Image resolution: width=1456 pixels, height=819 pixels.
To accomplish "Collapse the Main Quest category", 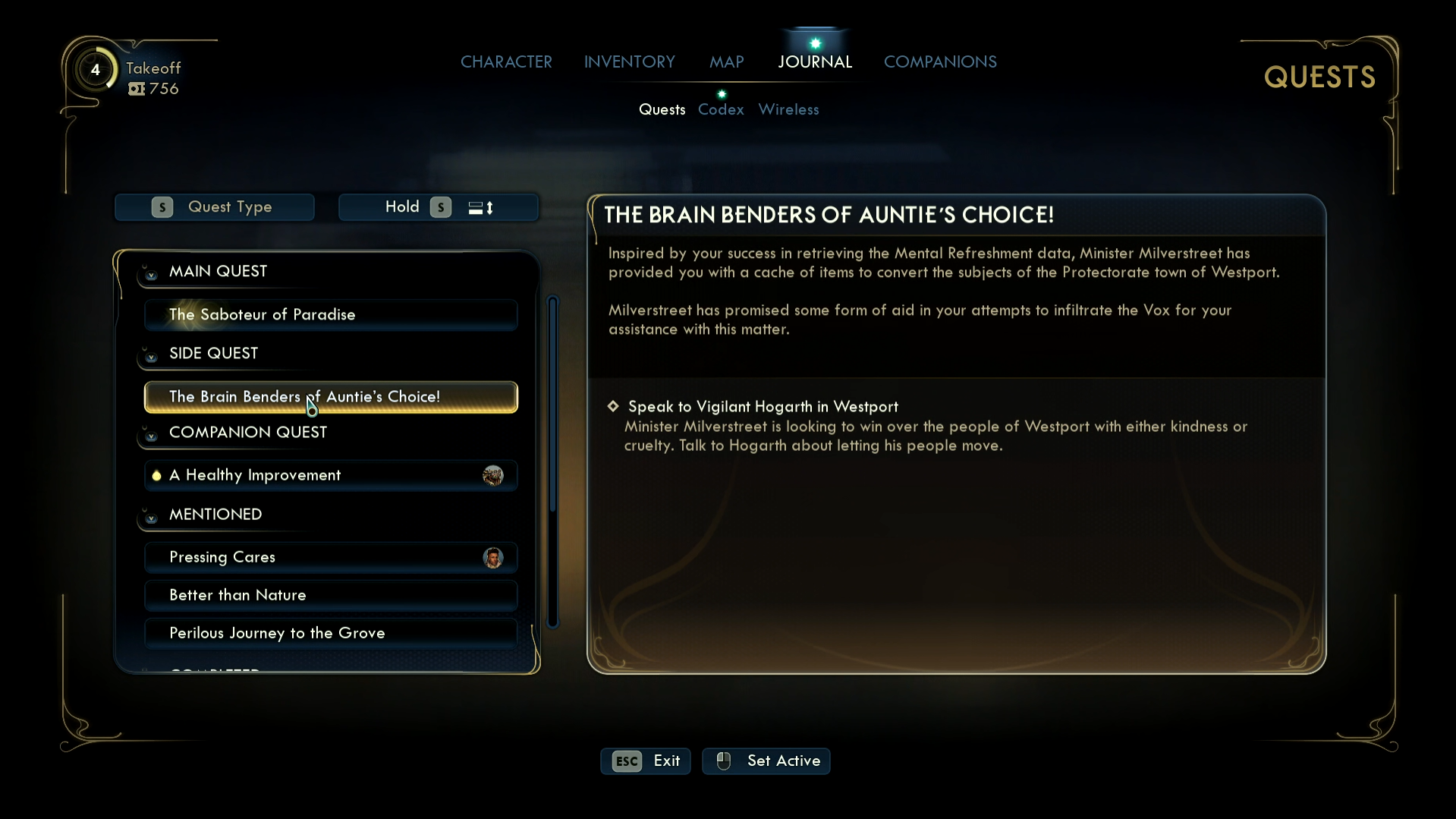I will click(x=151, y=274).
